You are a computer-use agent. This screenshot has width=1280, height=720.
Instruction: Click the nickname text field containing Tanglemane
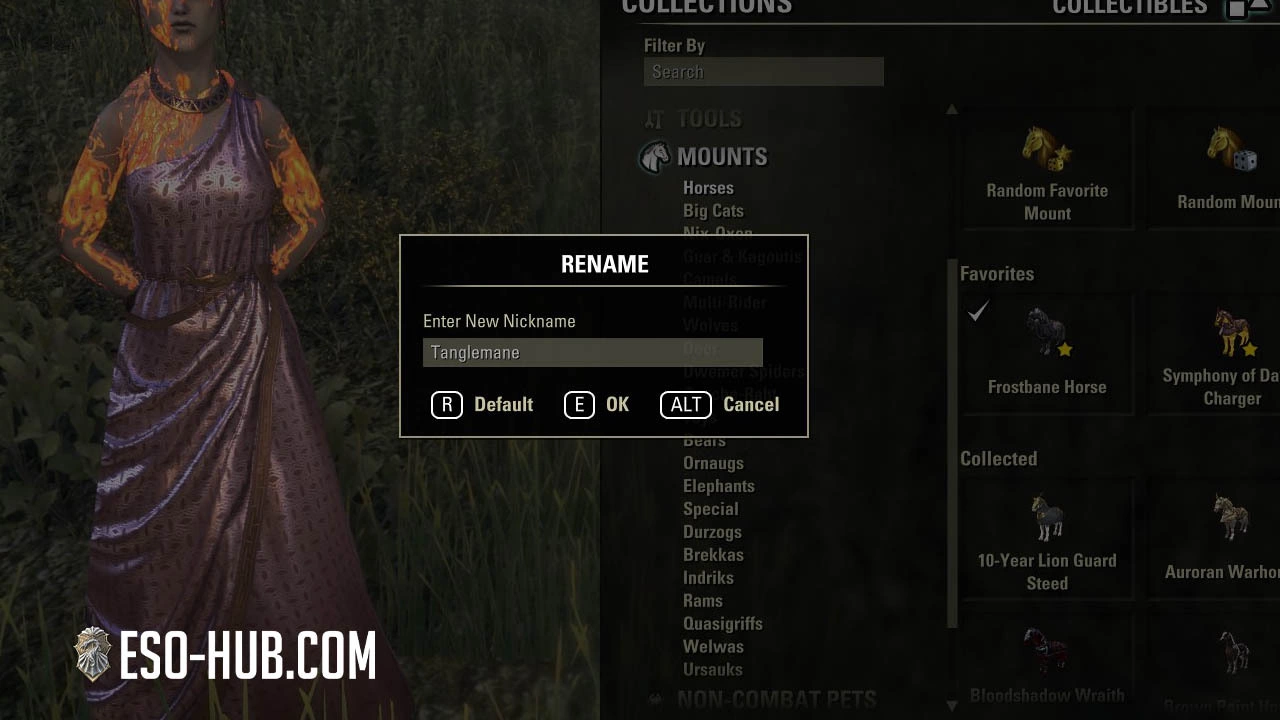(x=592, y=352)
